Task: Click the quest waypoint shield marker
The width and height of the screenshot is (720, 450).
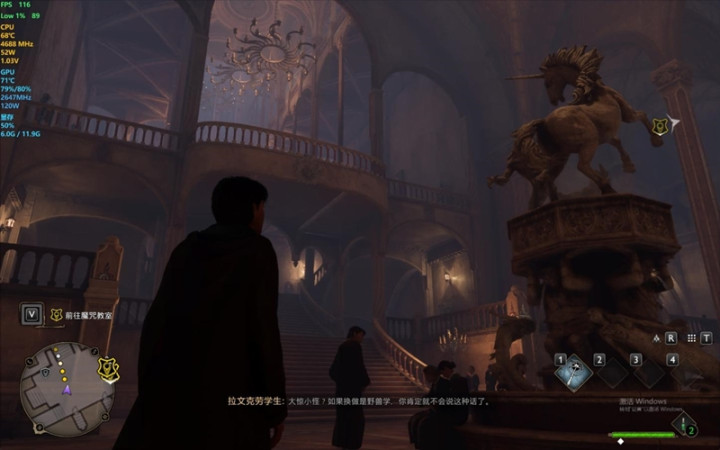Action: point(659,126)
